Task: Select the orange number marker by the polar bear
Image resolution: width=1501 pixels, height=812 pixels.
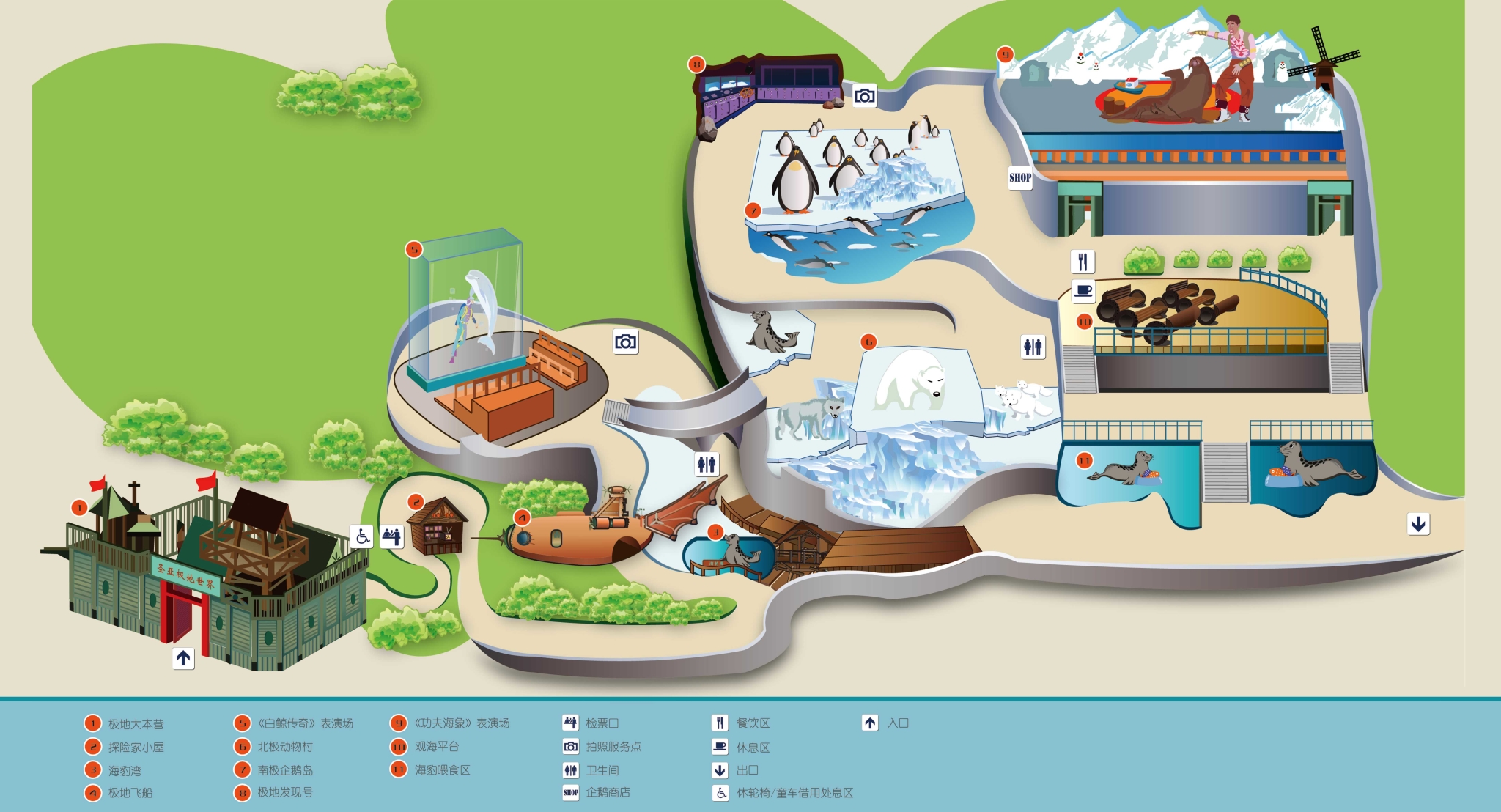Action: click(868, 342)
